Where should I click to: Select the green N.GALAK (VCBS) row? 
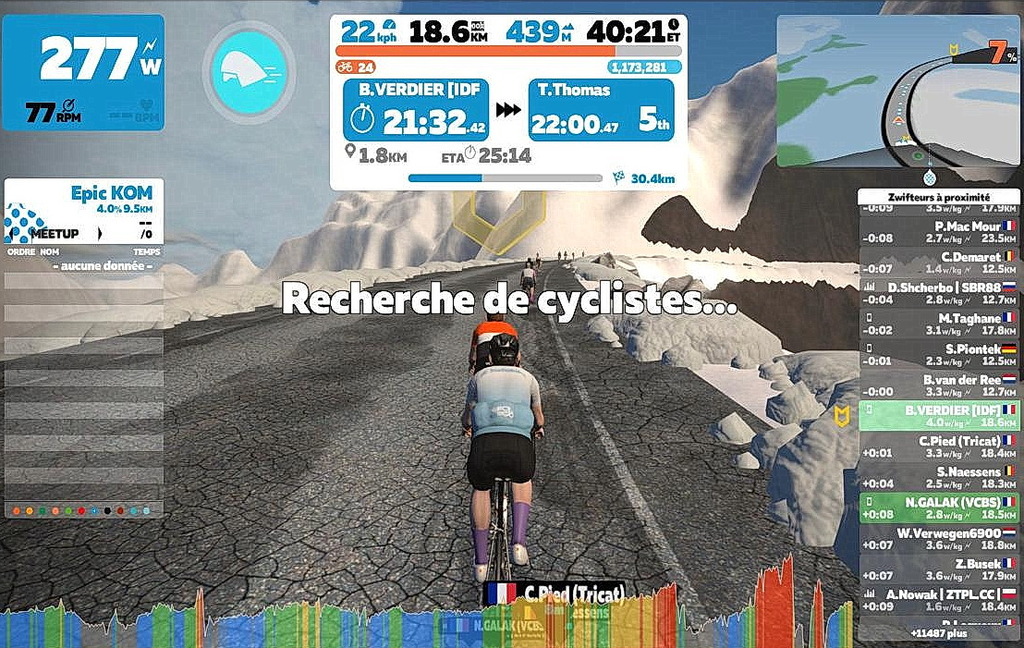(x=937, y=508)
